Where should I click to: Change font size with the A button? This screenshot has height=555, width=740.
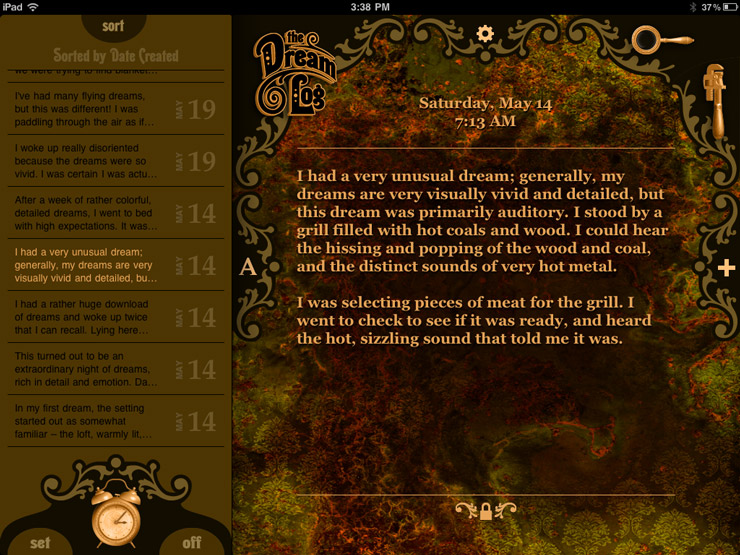click(x=247, y=267)
